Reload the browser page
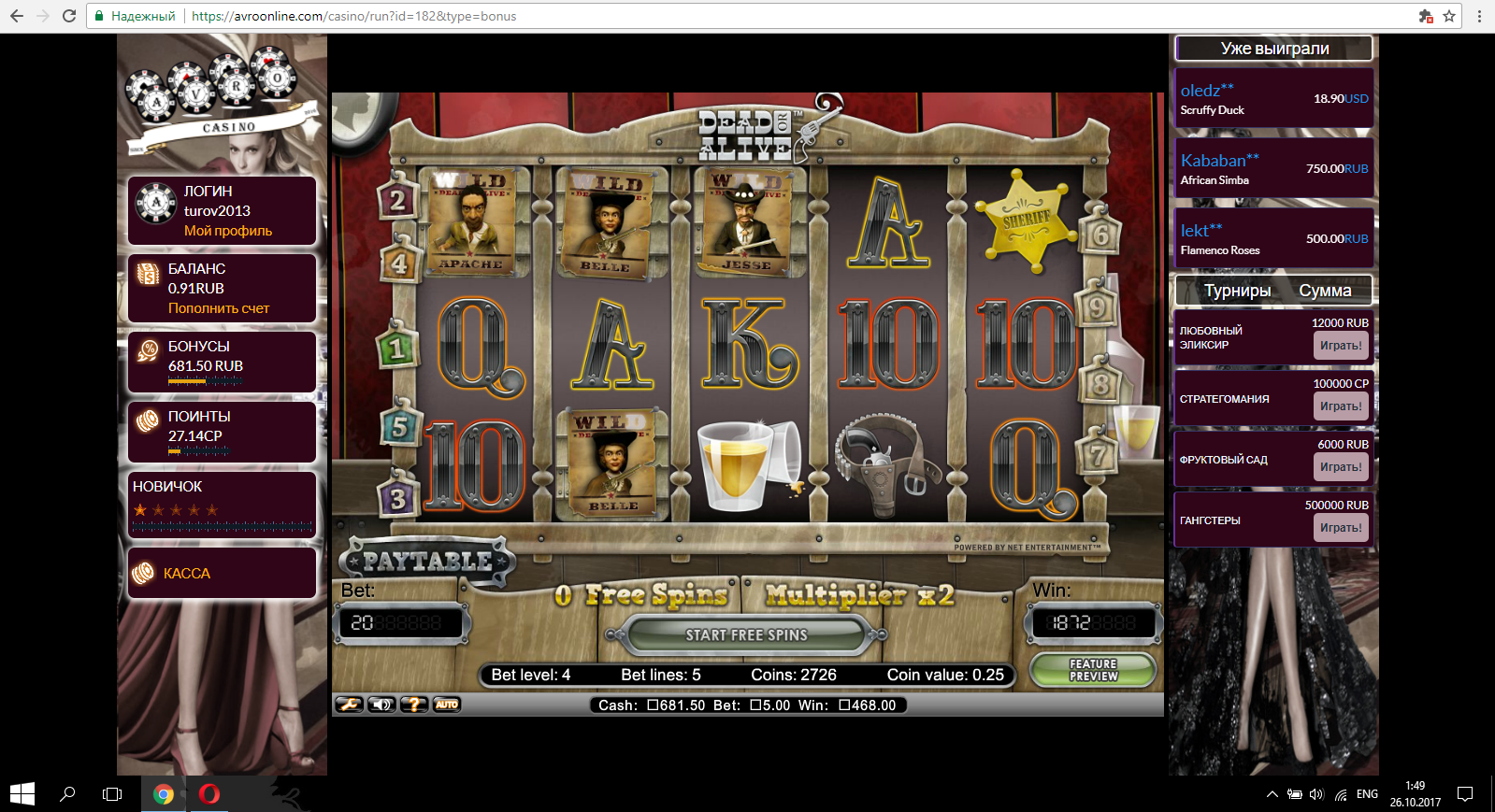The width and height of the screenshot is (1495, 812). tap(69, 16)
